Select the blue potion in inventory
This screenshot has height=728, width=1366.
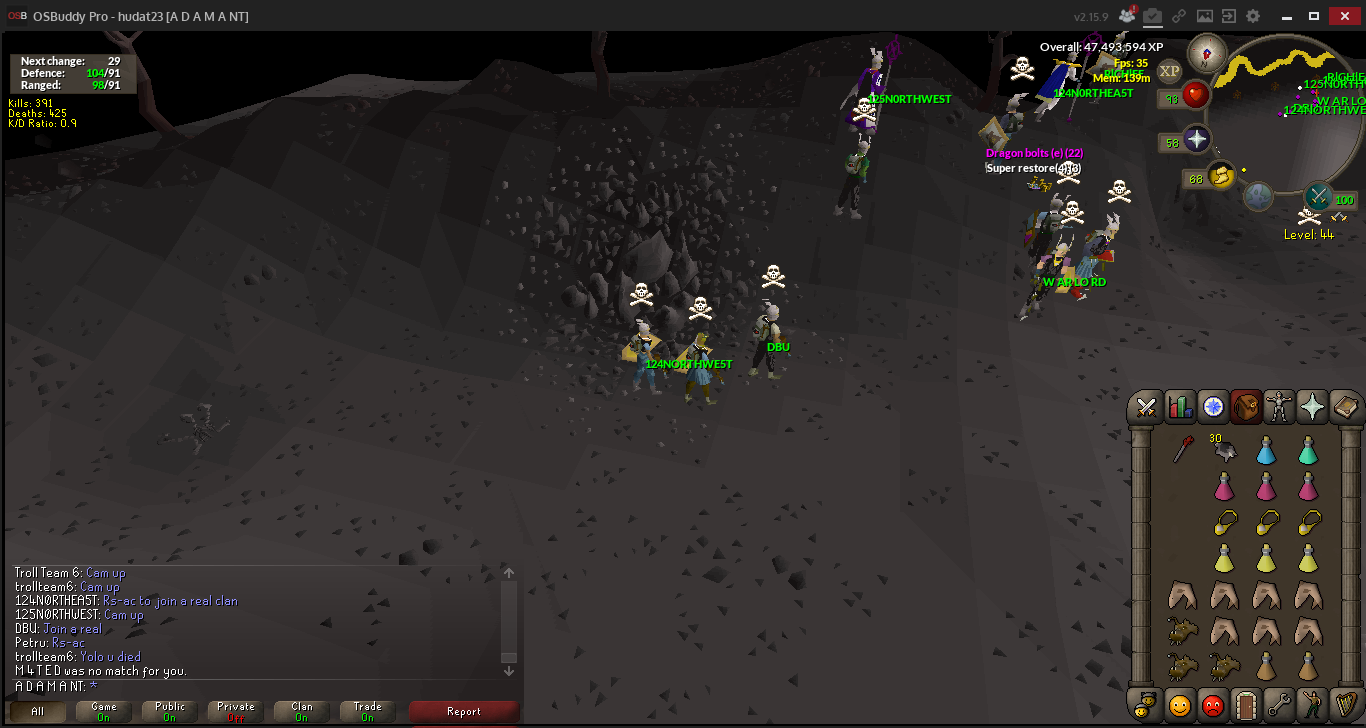[1266, 452]
